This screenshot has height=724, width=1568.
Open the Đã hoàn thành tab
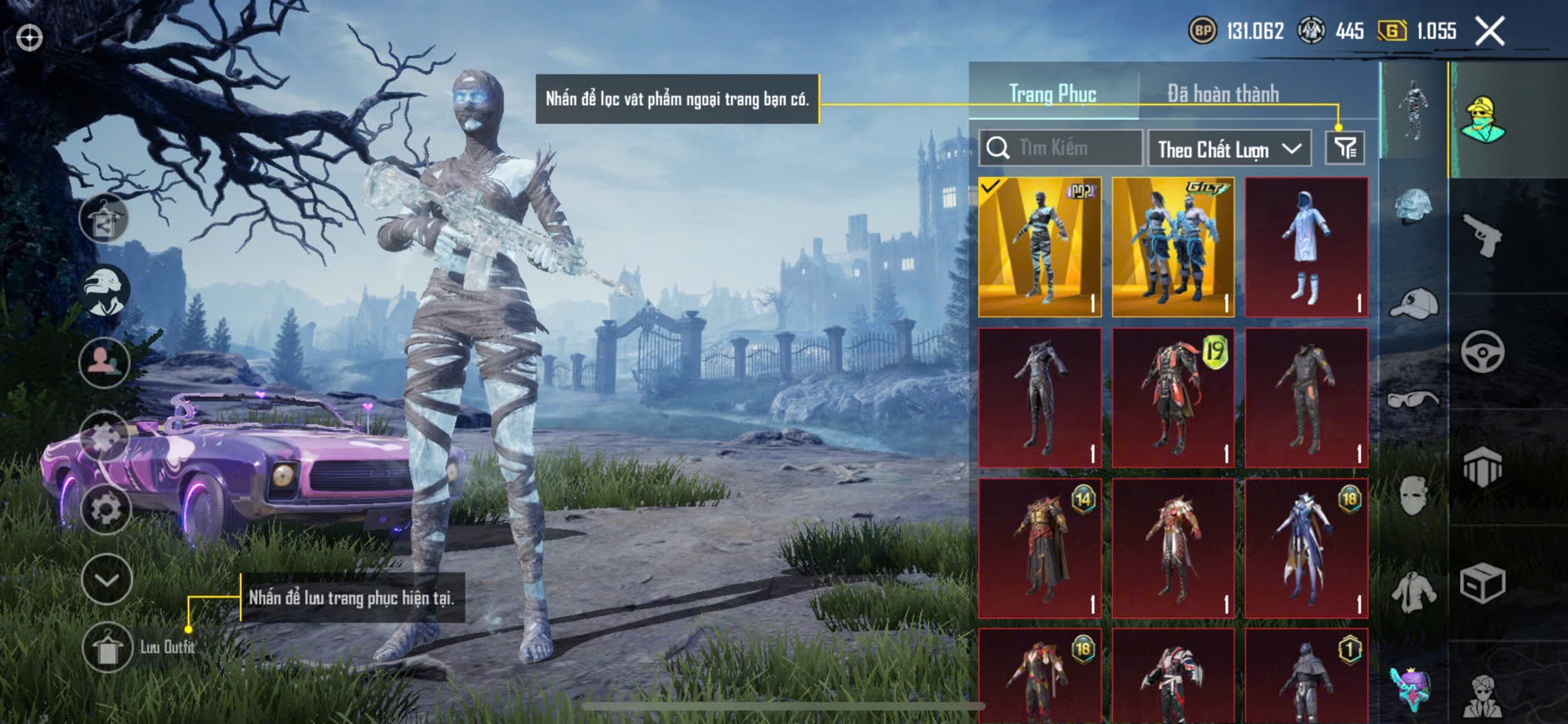pos(1222,94)
